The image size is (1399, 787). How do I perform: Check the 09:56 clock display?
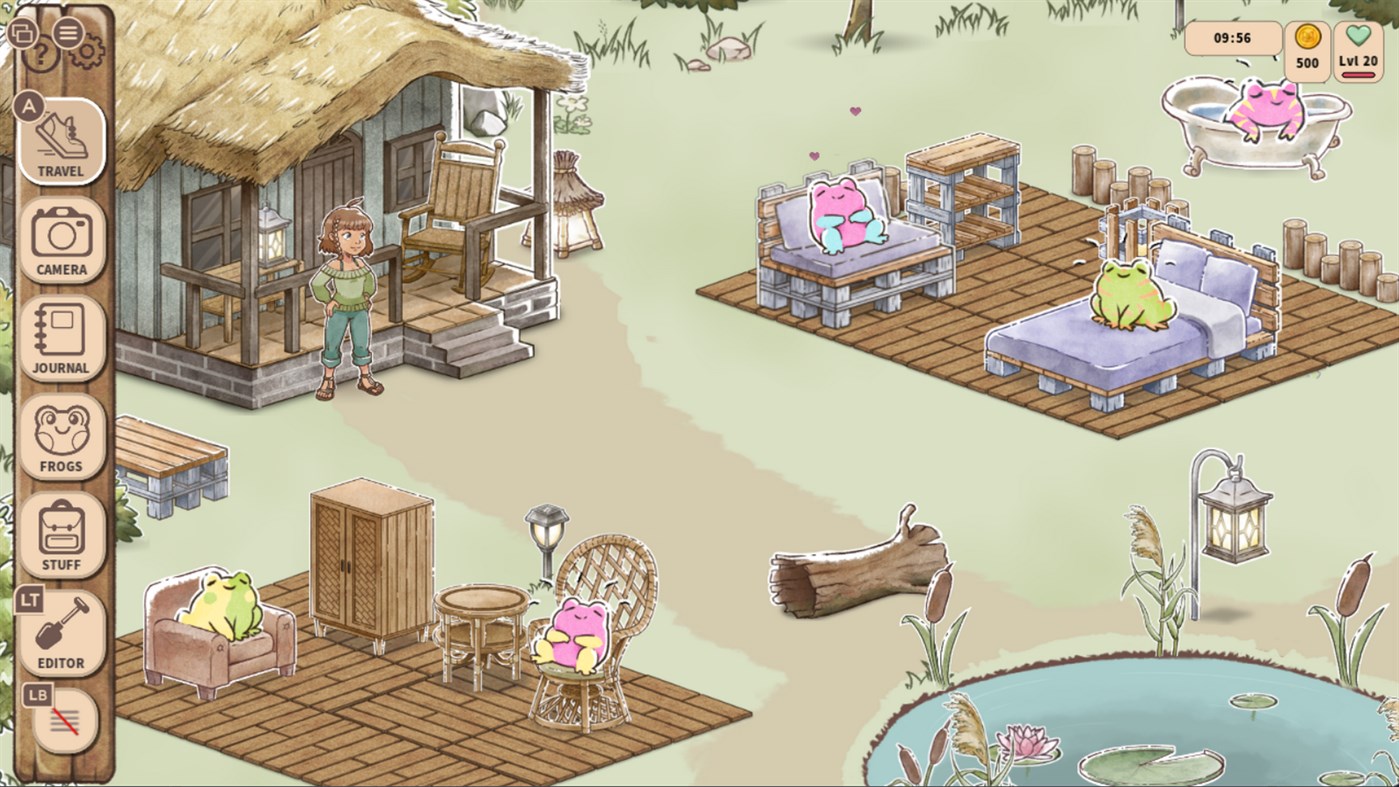1231,40
